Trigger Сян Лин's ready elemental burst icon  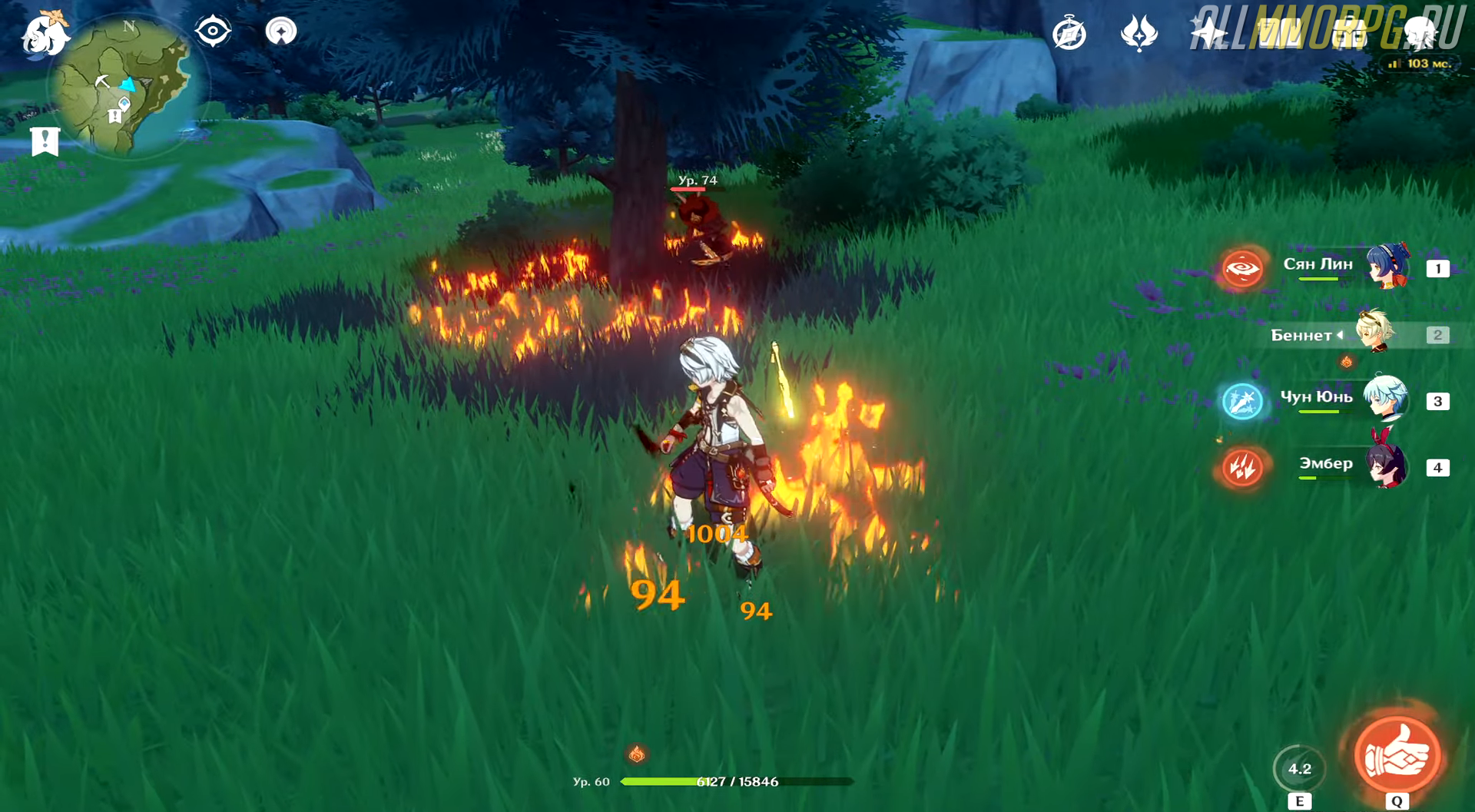(1242, 269)
